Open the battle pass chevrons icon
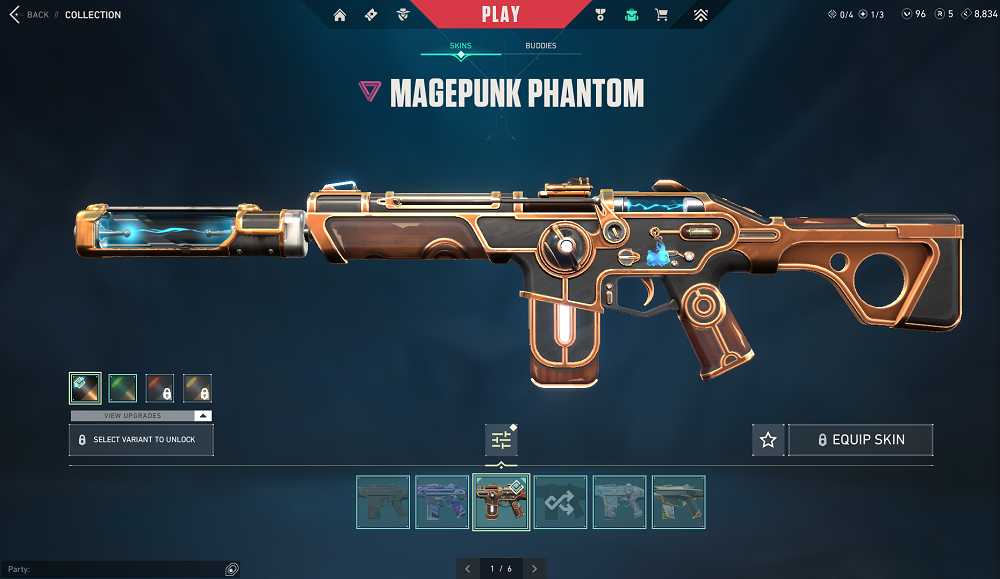This screenshot has width=1000, height=579. coord(700,15)
